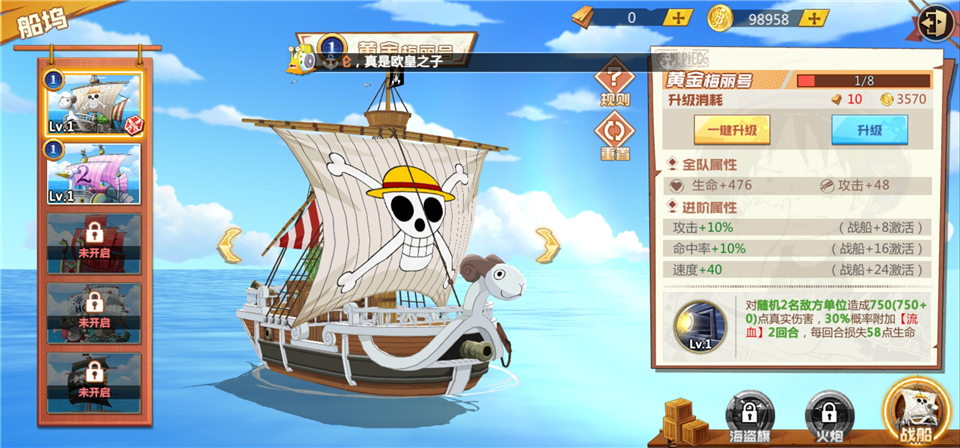Viewport: 960px width, 448px height.
Task: Show the previous ship with left arrow
Action: point(231,243)
